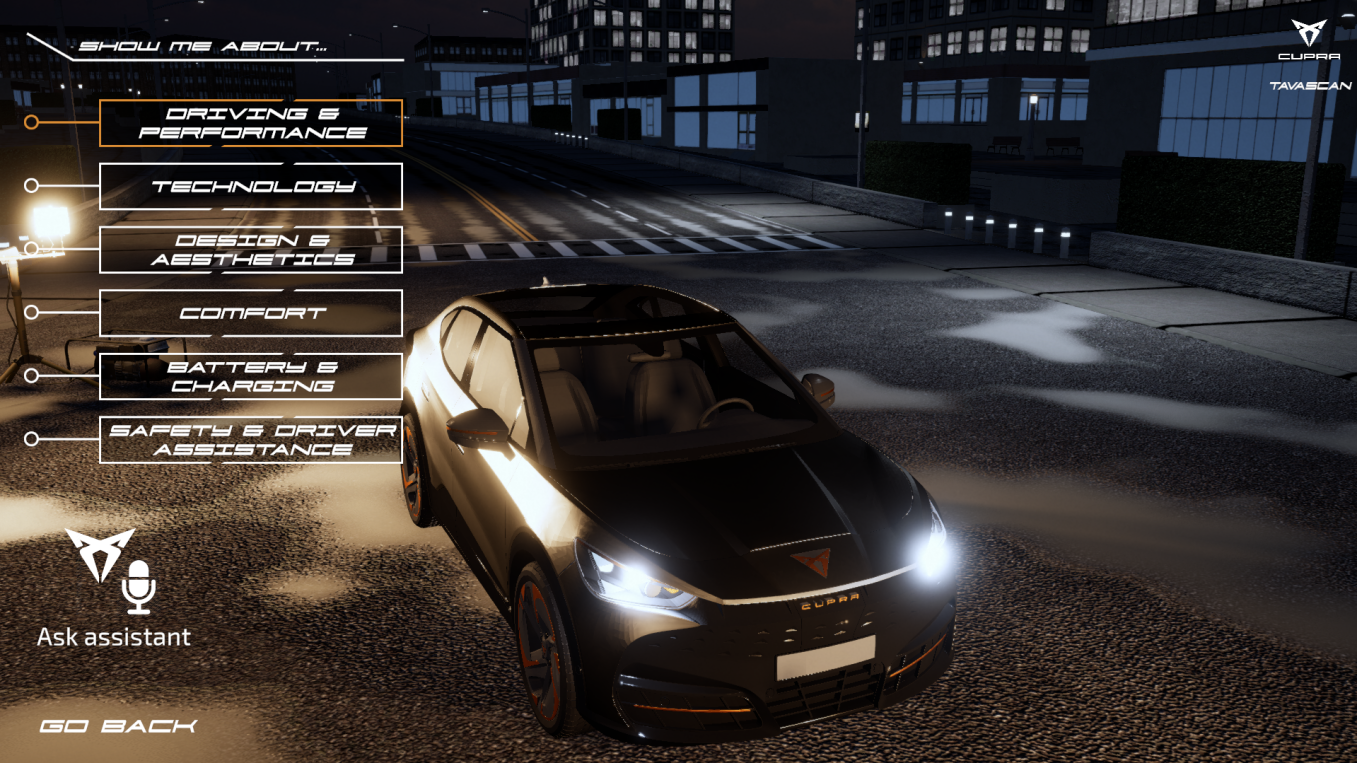Select the Driving & Performance topic

[251, 123]
